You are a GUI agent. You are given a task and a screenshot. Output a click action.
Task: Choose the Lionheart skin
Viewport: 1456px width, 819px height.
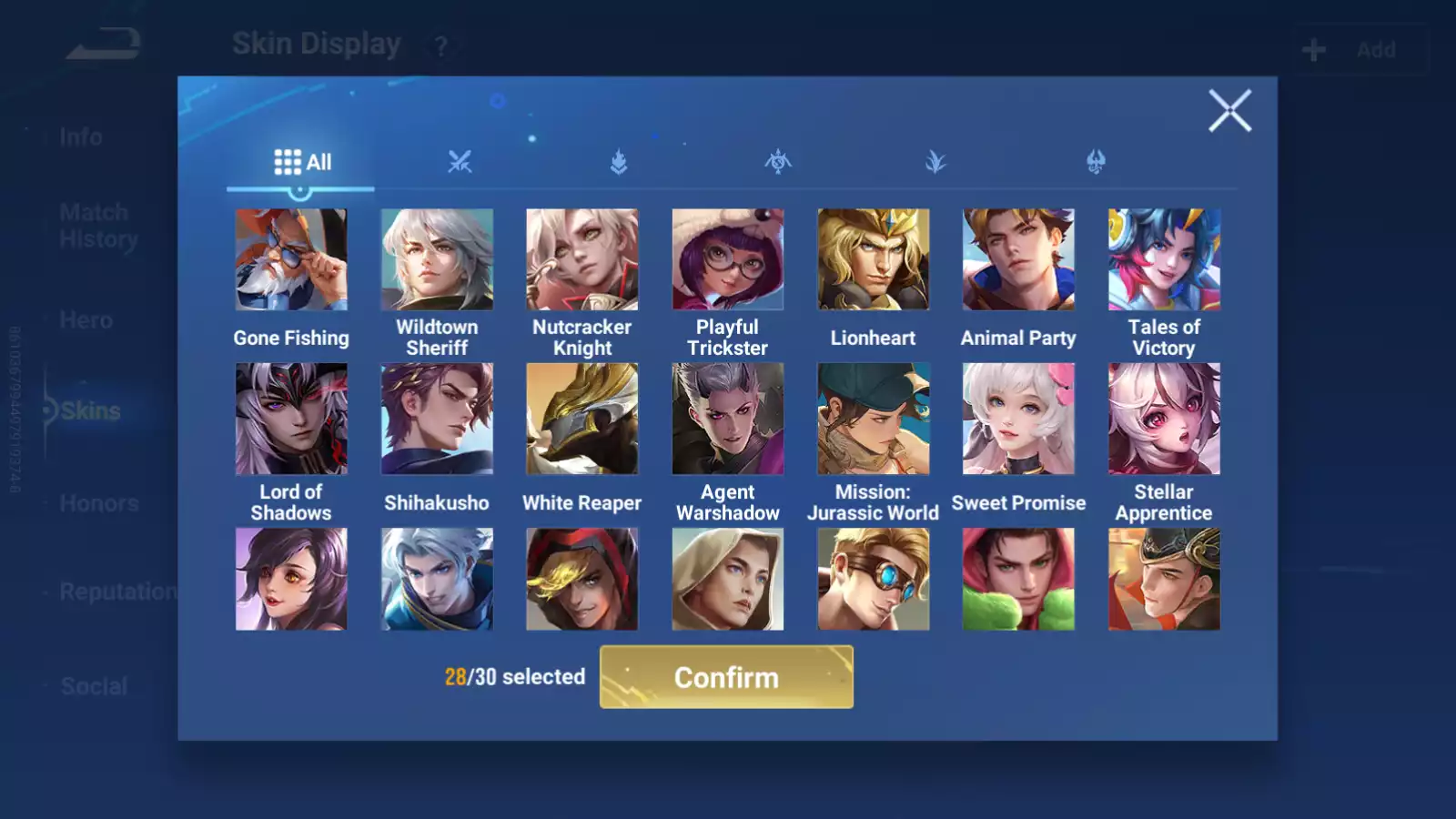point(873,260)
